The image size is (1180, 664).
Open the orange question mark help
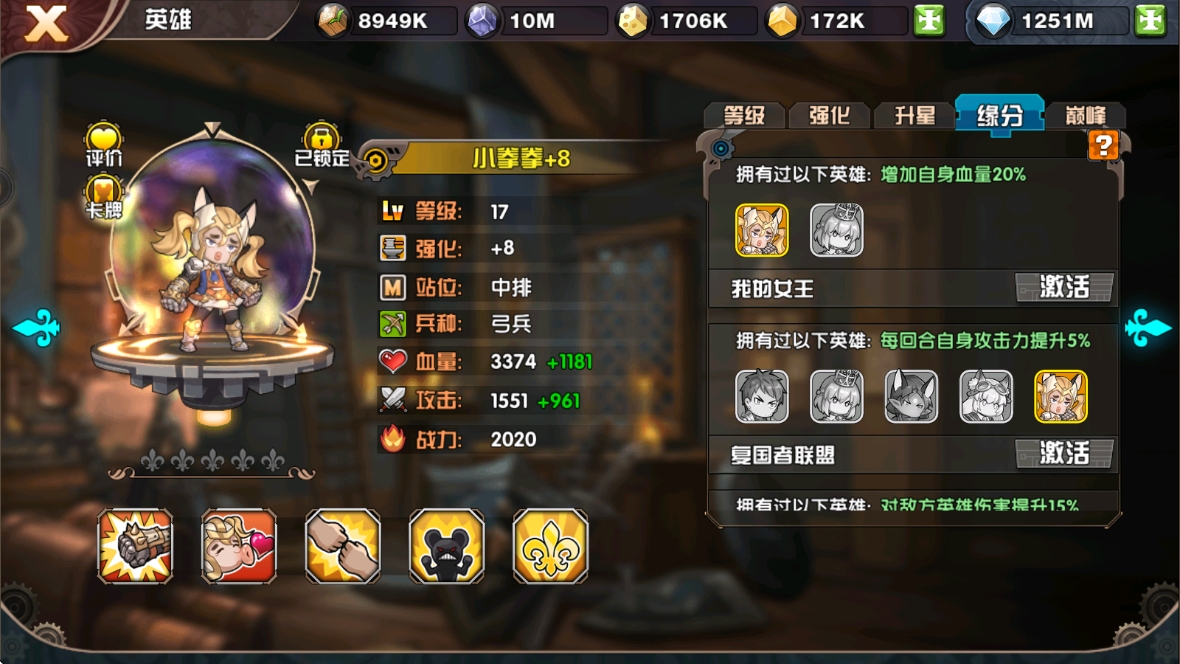point(1103,146)
